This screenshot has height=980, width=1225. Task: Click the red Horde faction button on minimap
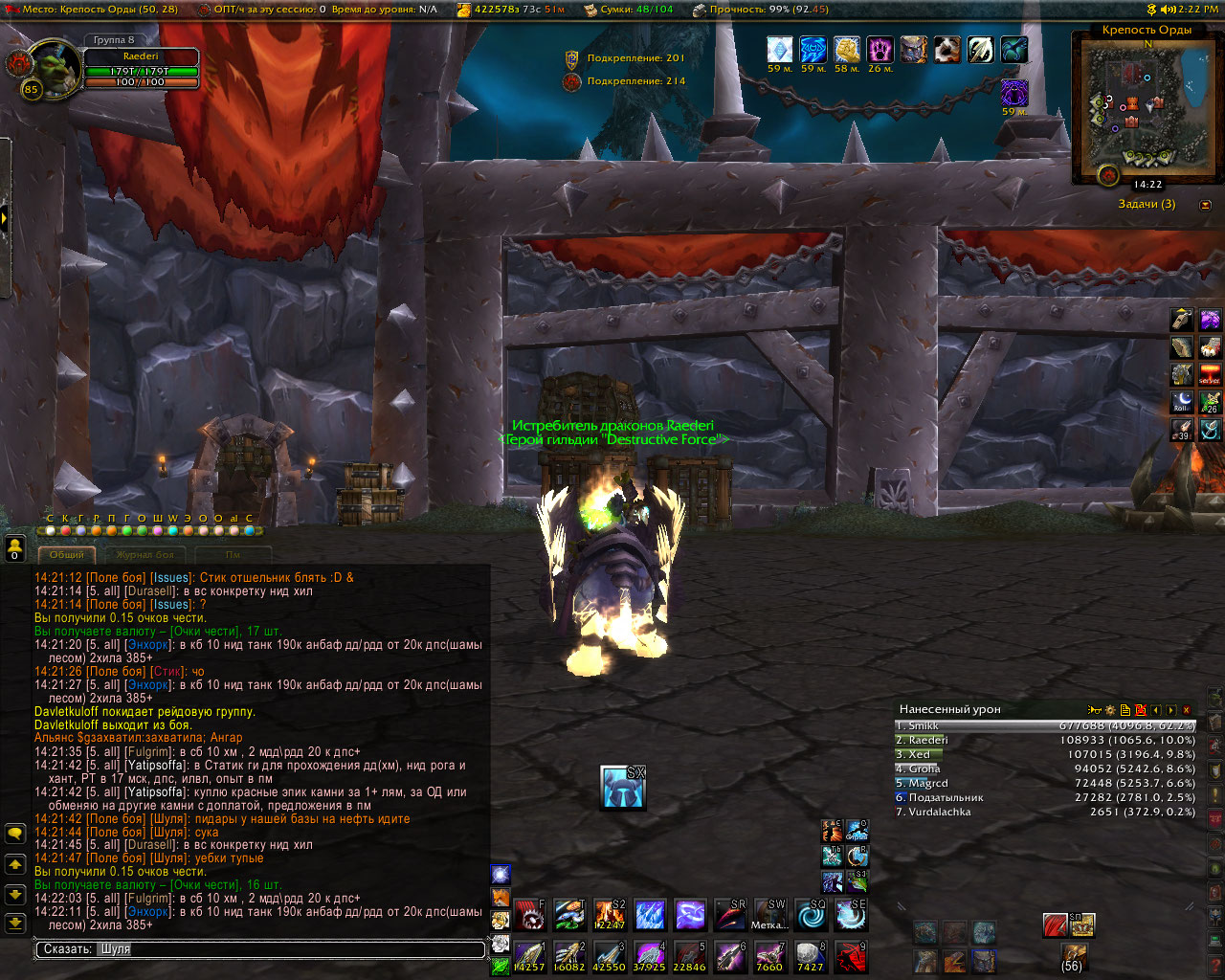point(1108,176)
